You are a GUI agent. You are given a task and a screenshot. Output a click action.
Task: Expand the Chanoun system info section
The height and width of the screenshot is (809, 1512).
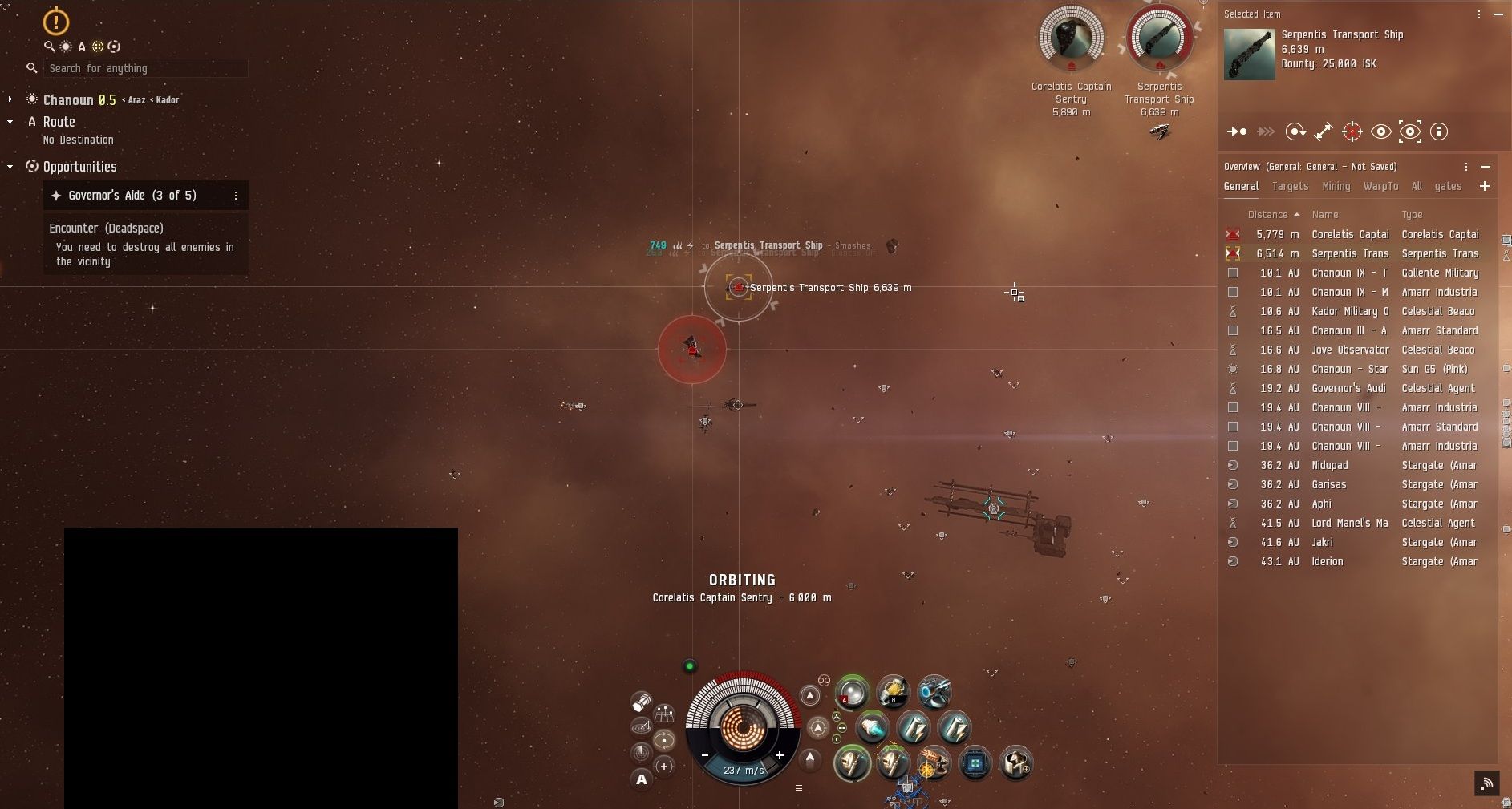(x=10, y=99)
